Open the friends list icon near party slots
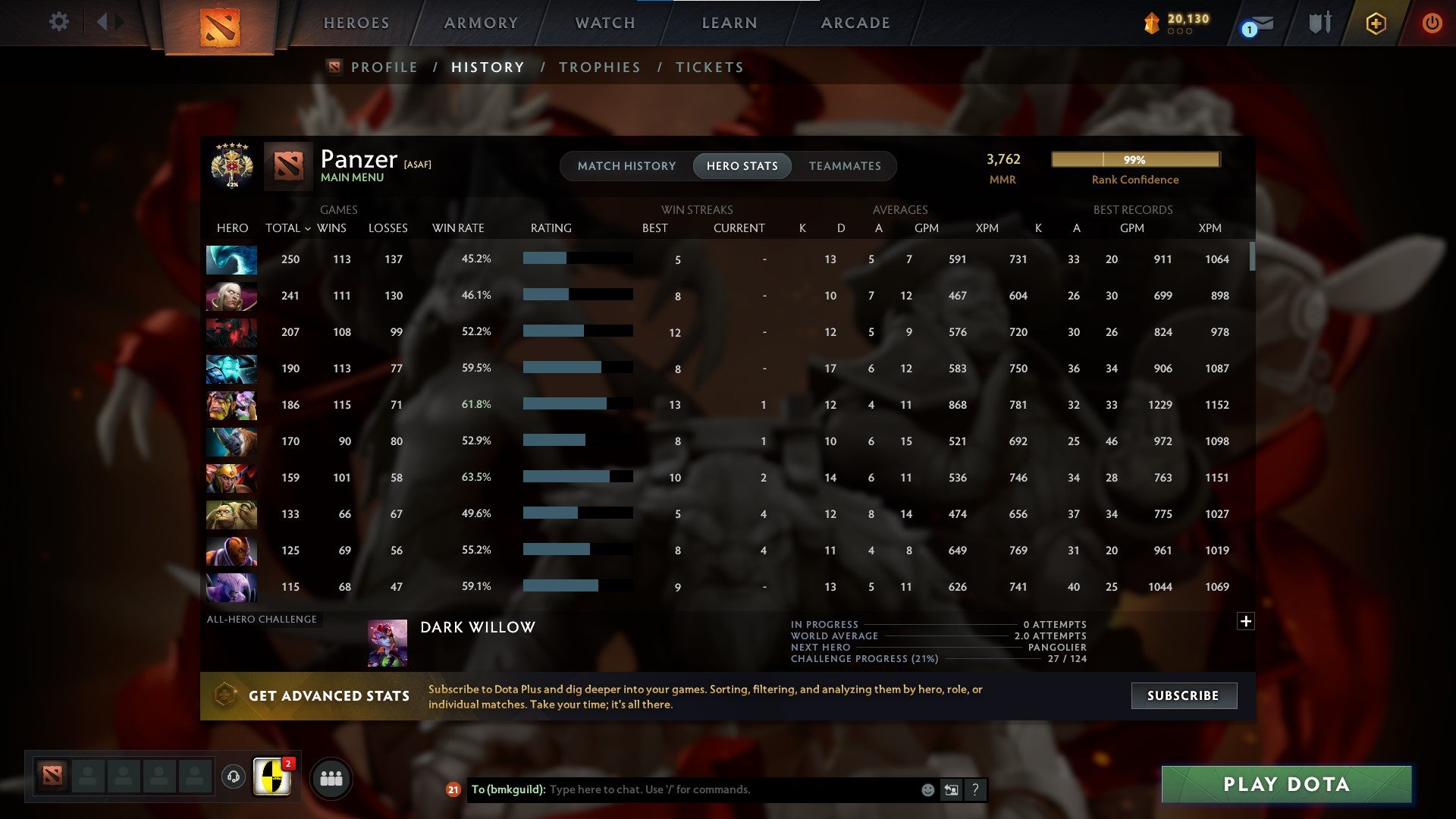This screenshot has width=1456, height=819. pos(331,777)
